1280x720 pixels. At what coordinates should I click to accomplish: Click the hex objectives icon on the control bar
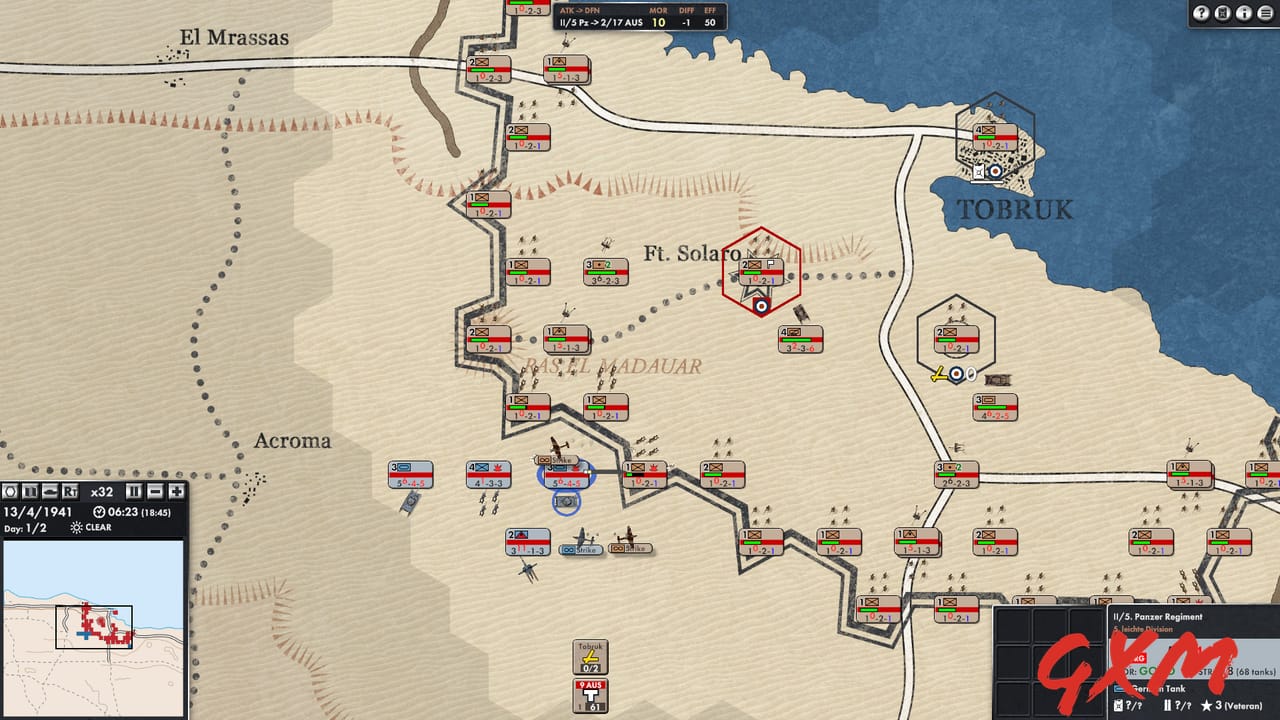tap(10, 491)
